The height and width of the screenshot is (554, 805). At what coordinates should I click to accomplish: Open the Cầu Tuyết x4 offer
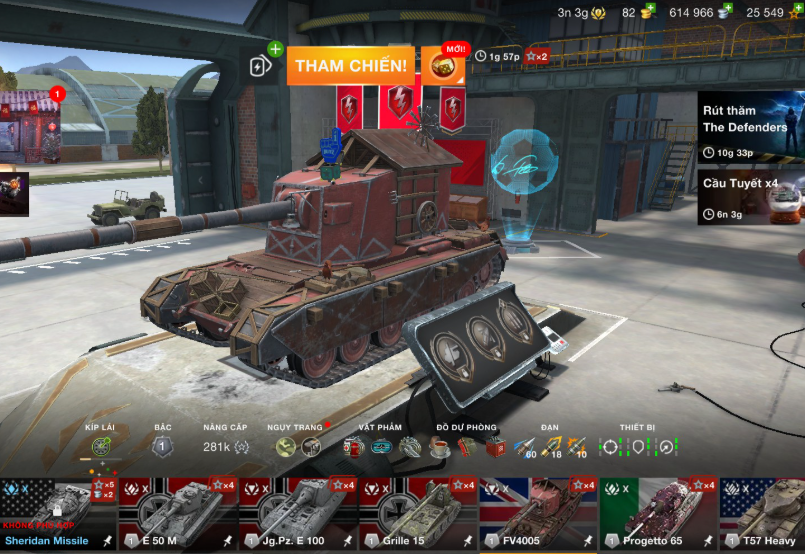[751, 197]
